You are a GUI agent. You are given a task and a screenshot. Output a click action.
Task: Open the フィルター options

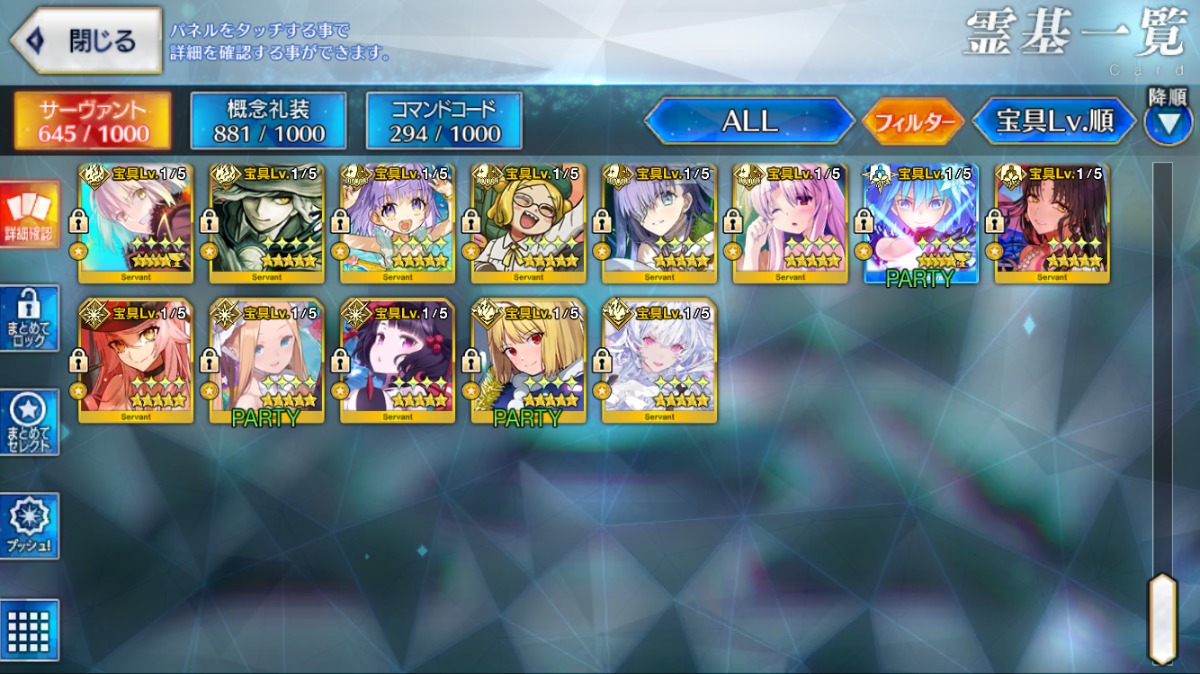[912, 122]
